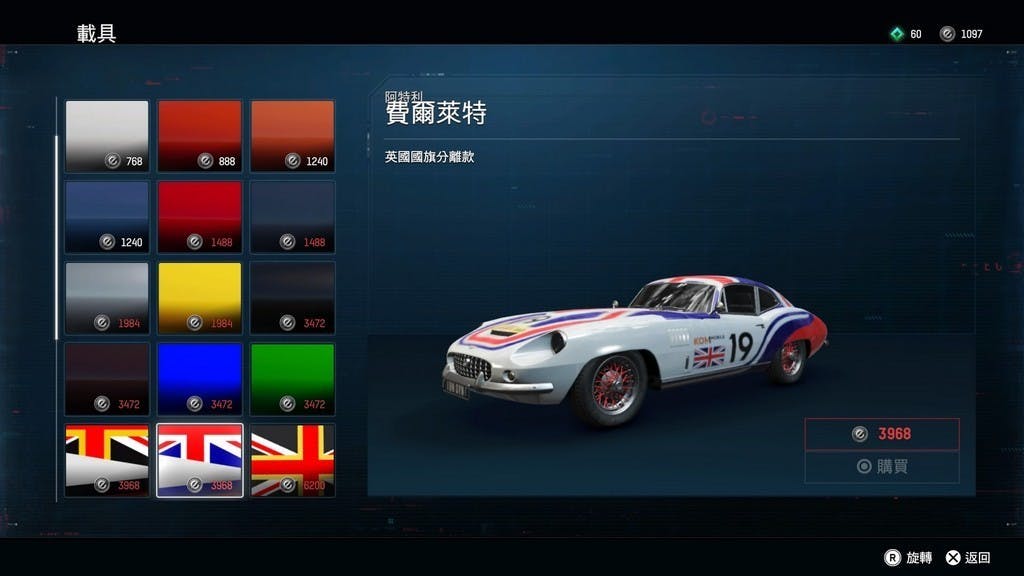Pick the orange paint costing 1240
The image size is (1024, 576).
[x=292, y=136]
